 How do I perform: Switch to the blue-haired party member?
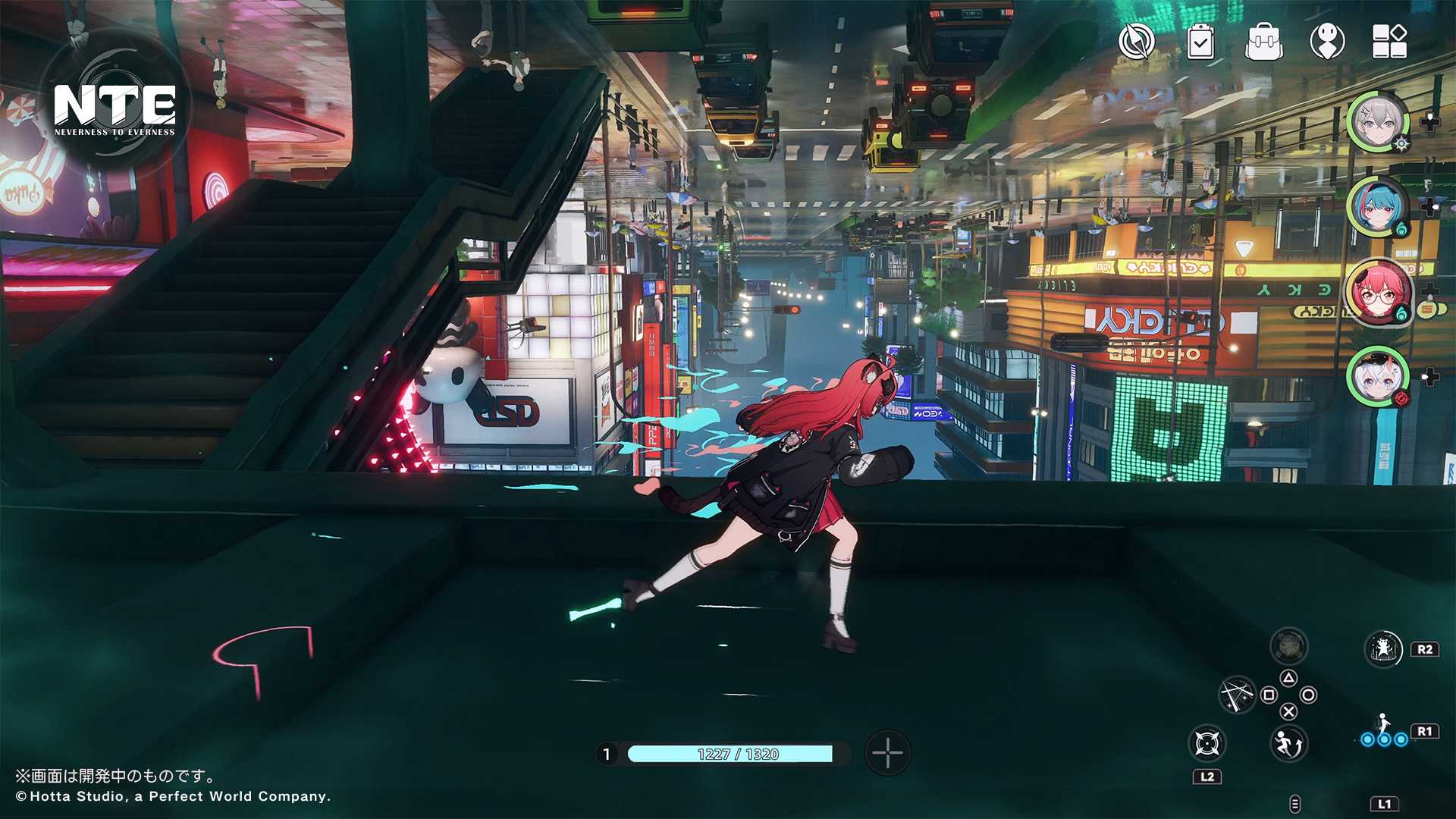(x=1378, y=206)
